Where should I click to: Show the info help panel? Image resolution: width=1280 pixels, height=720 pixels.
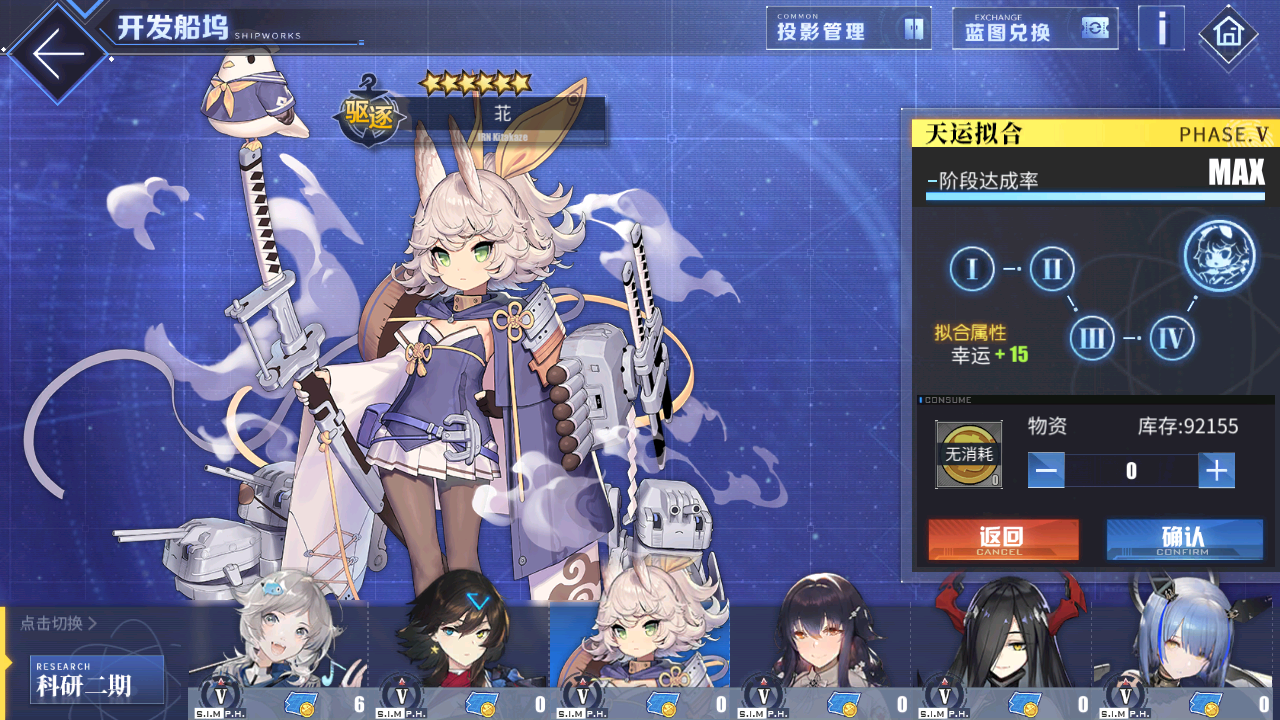[1161, 29]
